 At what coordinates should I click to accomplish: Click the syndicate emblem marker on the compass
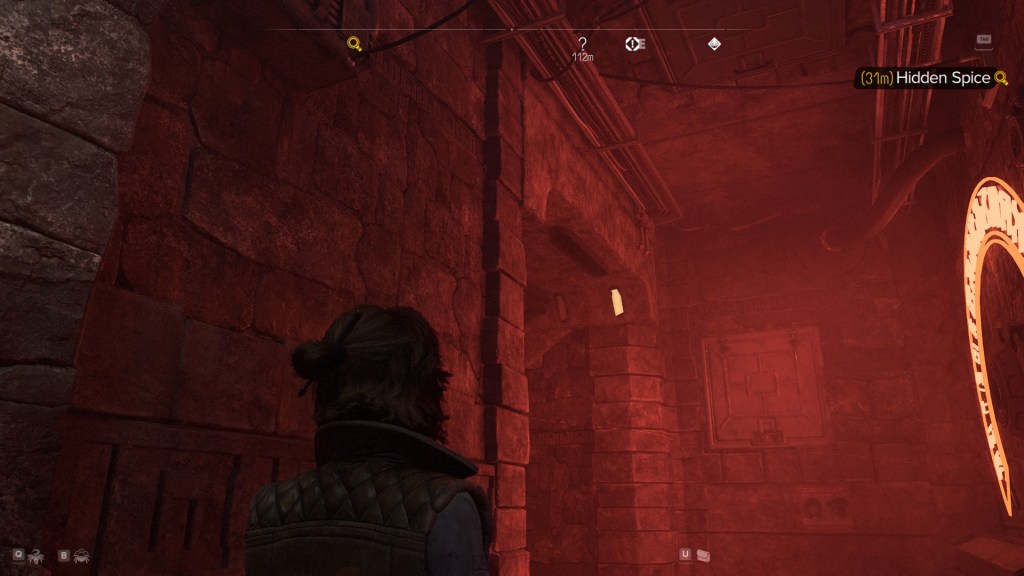[x=634, y=43]
